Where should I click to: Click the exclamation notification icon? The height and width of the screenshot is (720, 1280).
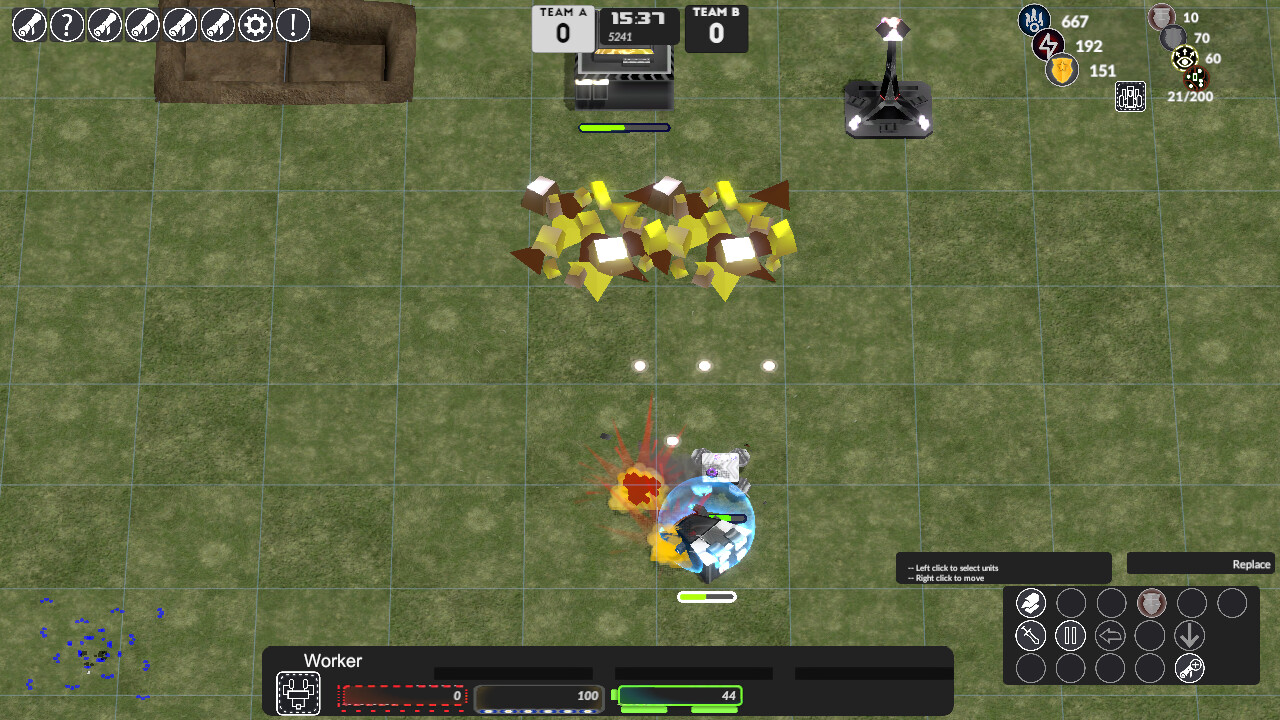(292, 26)
